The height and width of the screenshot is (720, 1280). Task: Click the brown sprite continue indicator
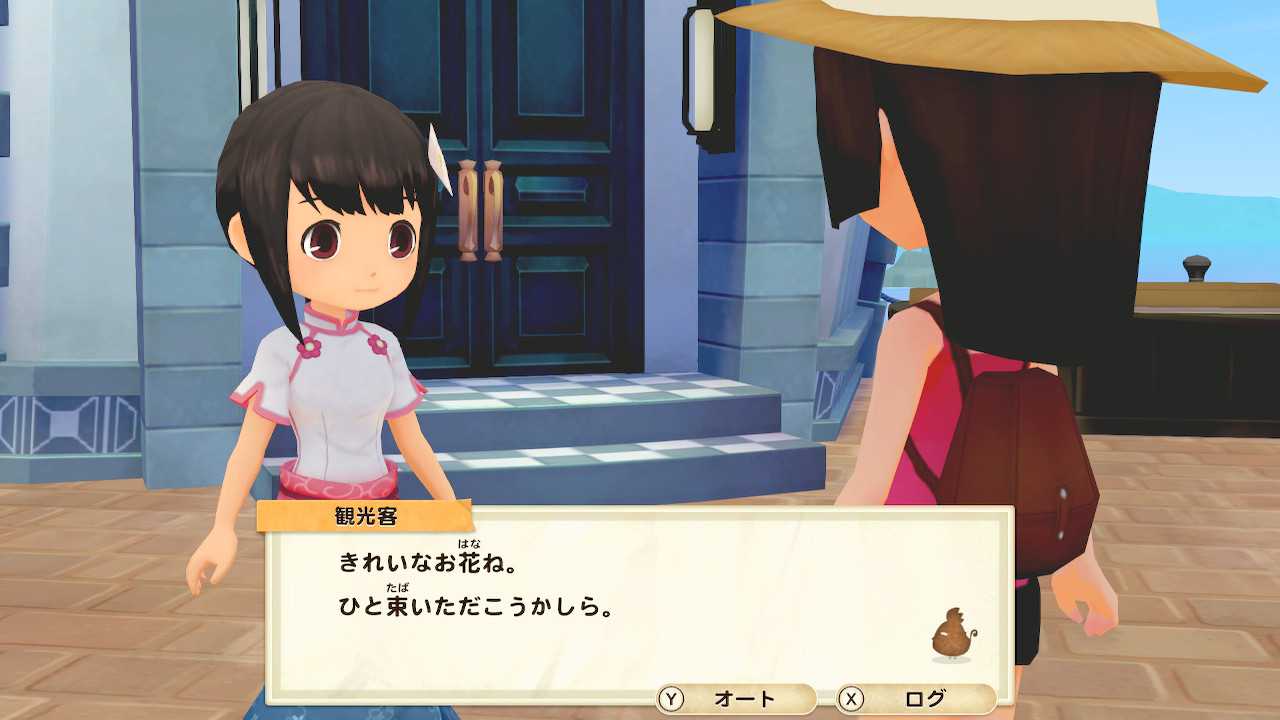tap(953, 636)
